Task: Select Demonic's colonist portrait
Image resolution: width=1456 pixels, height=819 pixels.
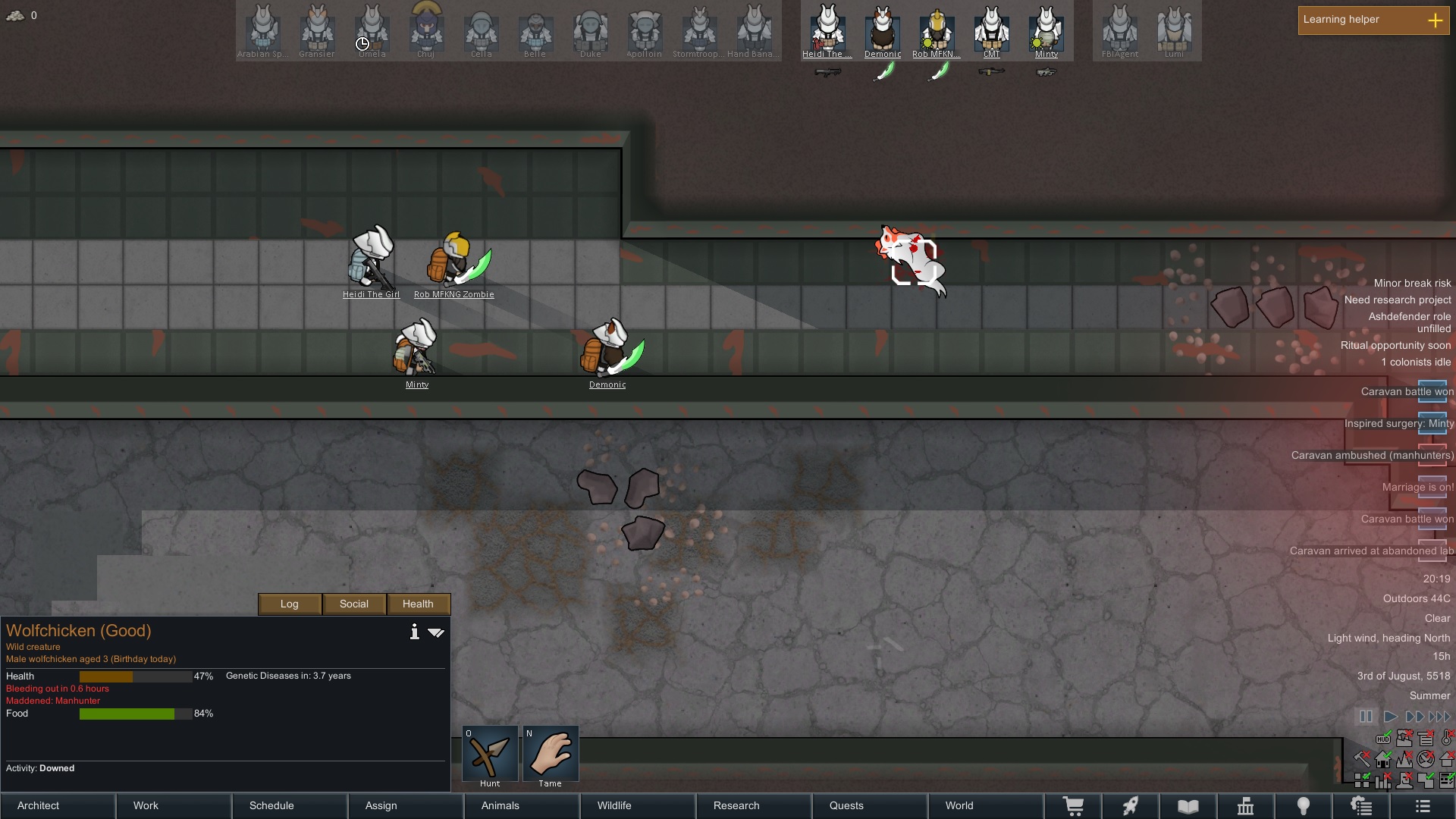Action: click(x=883, y=30)
